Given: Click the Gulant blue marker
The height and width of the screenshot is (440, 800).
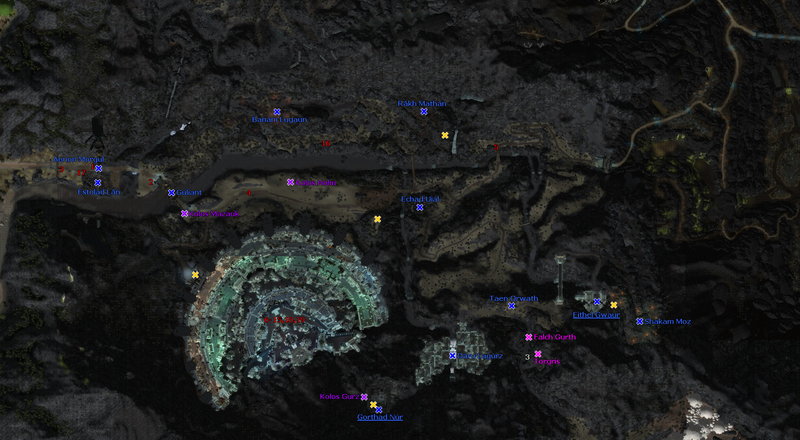Looking at the screenshot, I should click(172, 192).
